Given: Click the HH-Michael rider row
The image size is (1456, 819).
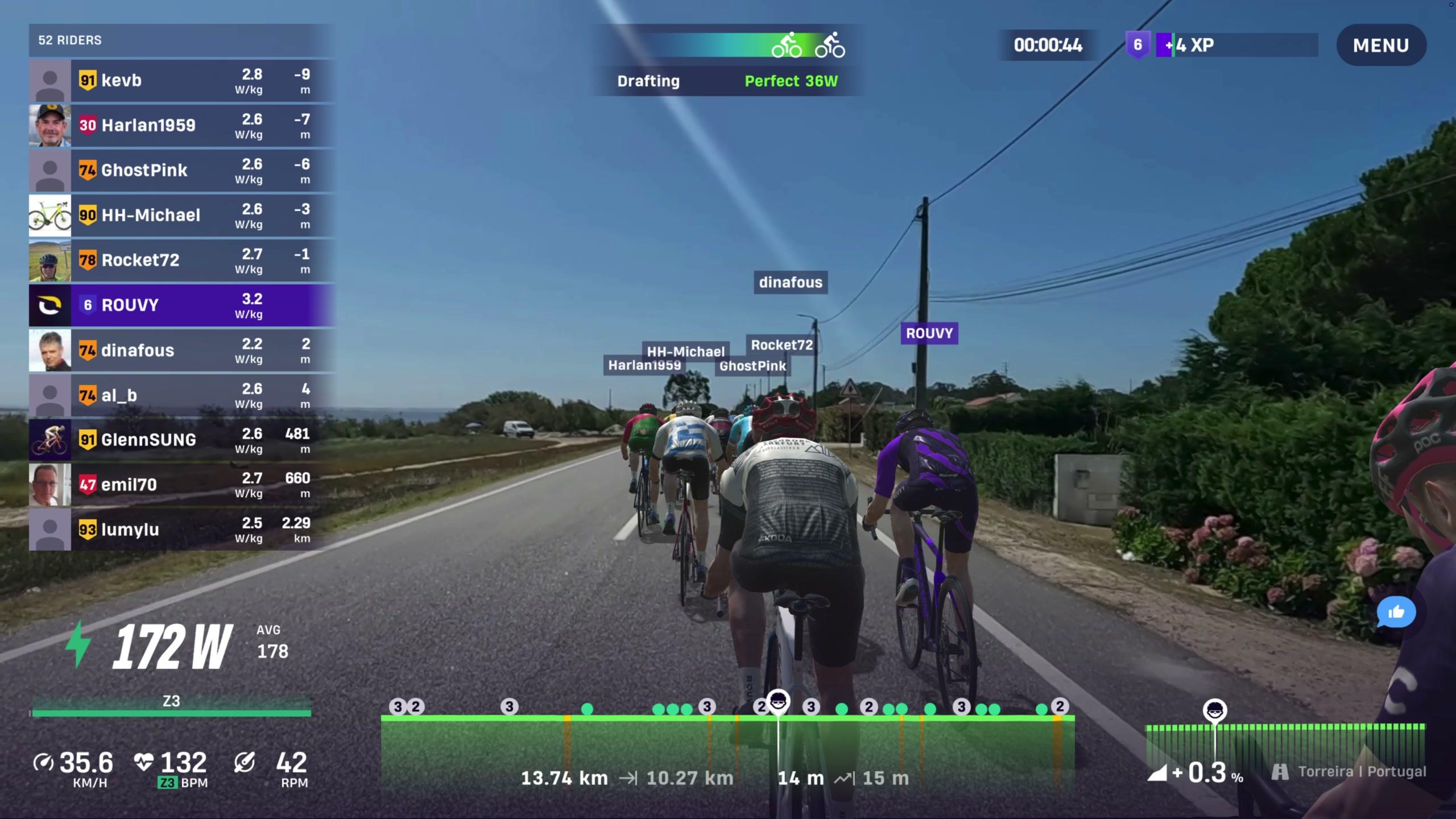Looking at the screenshot, I should click(182, 216).
